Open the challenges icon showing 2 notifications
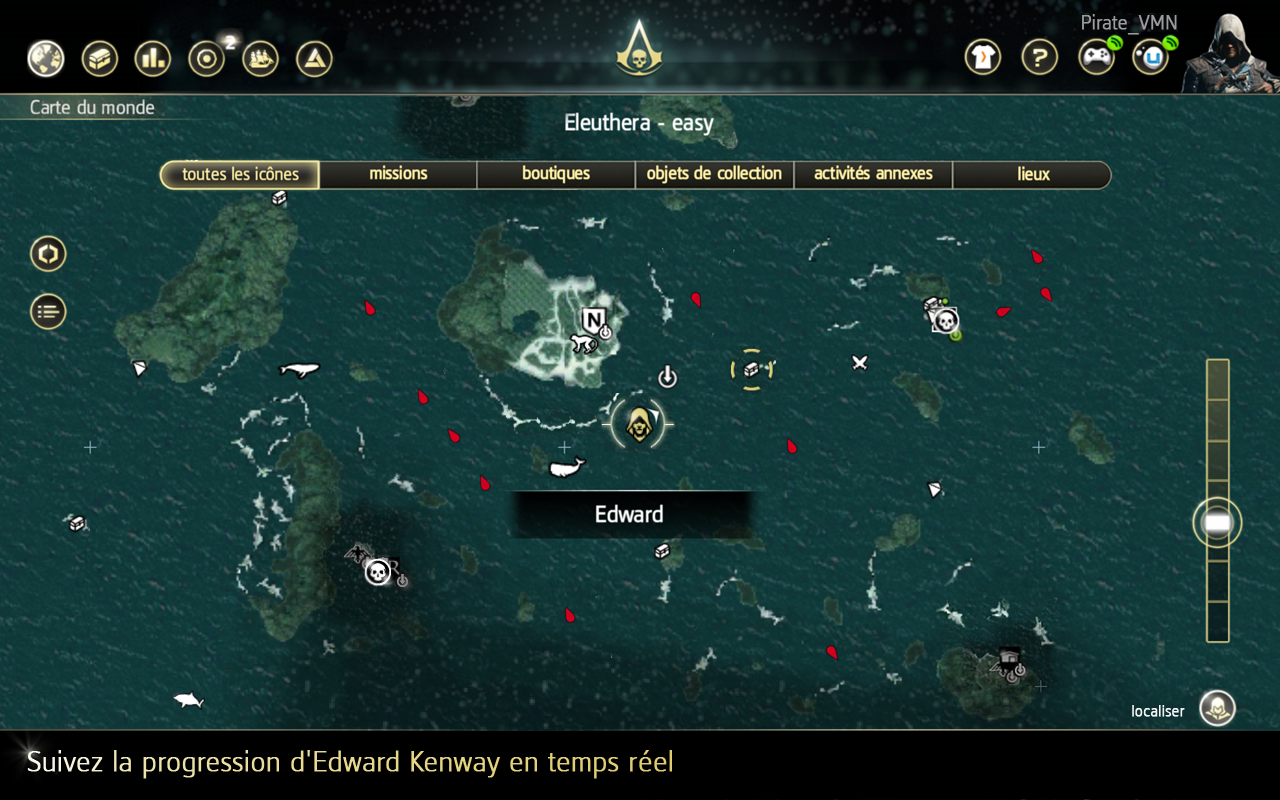The height and width of the screenshot is (800, 1280). click(x=208, y=58)
